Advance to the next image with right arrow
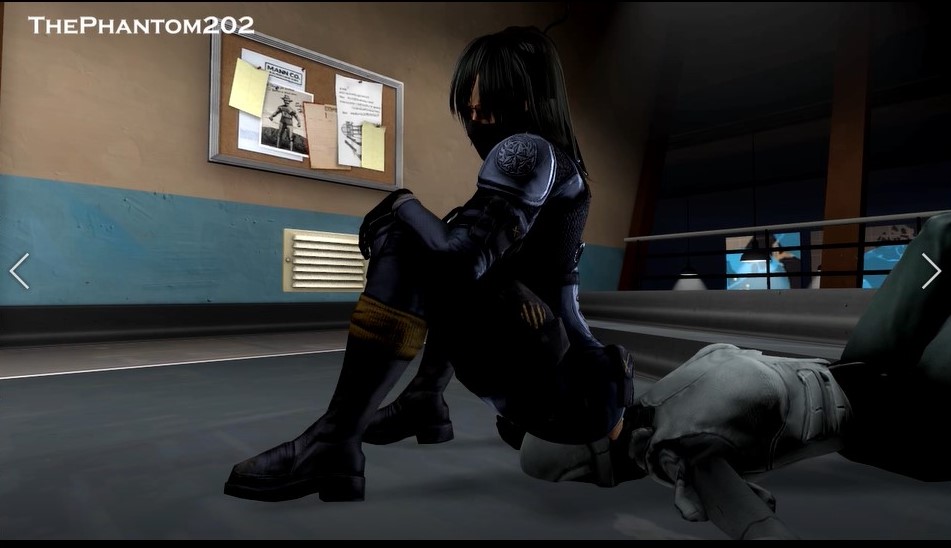 930,271
